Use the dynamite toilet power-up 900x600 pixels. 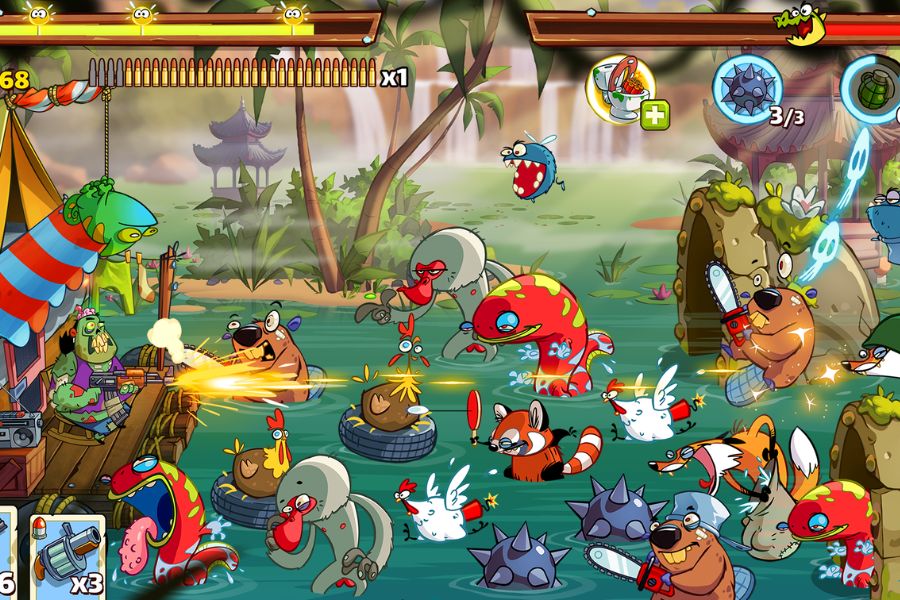(x=619, y=87)
